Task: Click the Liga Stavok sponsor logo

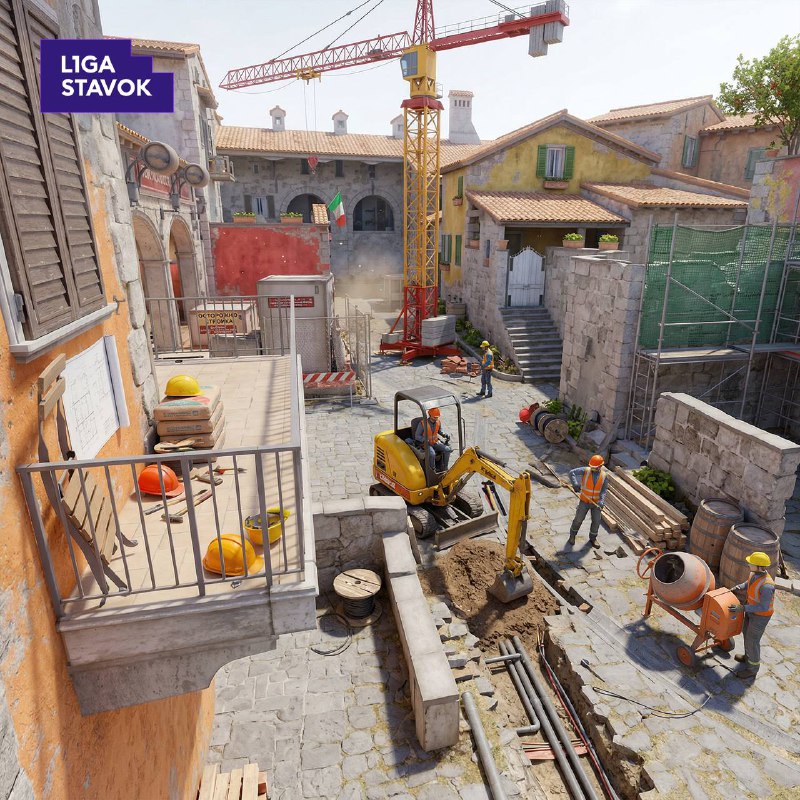Action: [x=107, y=76]
